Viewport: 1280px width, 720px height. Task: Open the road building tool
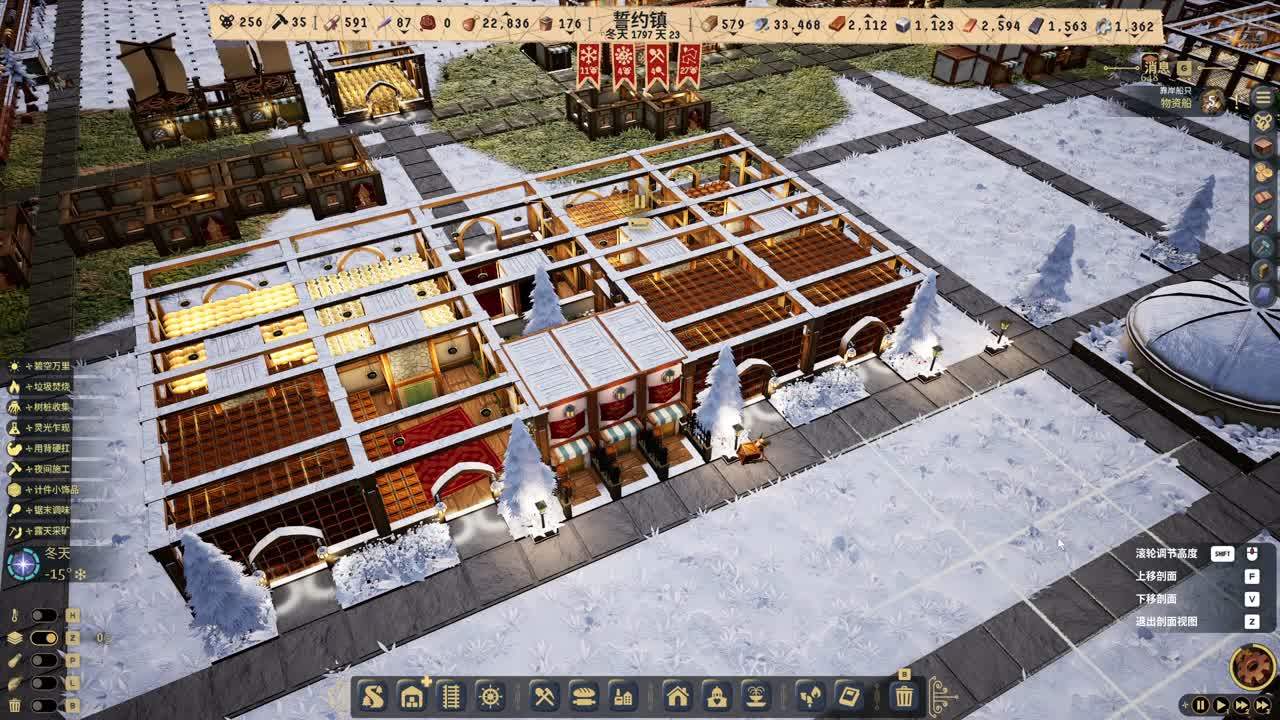pyautogui.click(x=374, y=696)
